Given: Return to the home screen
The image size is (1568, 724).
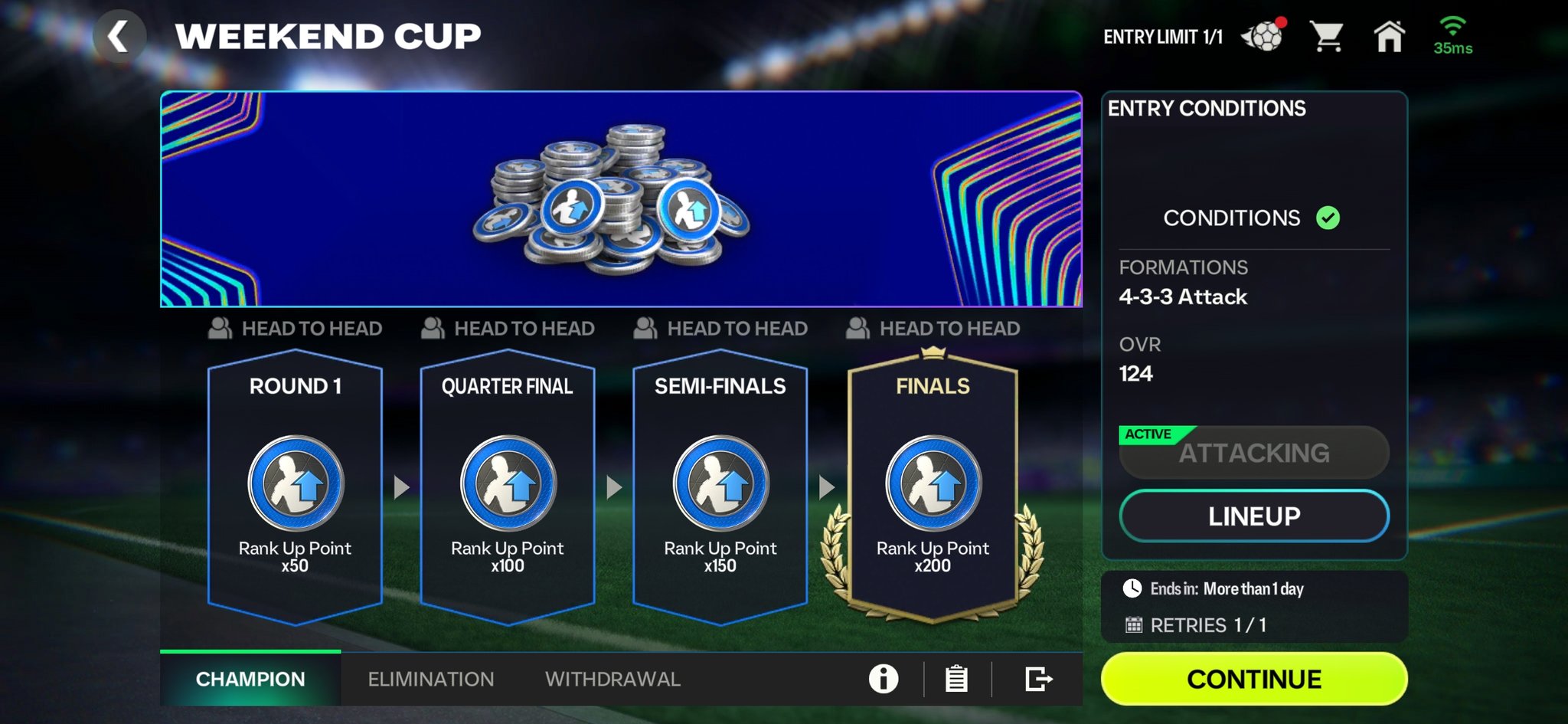Looking at the screenshot, I should [x=1389, y=36].
